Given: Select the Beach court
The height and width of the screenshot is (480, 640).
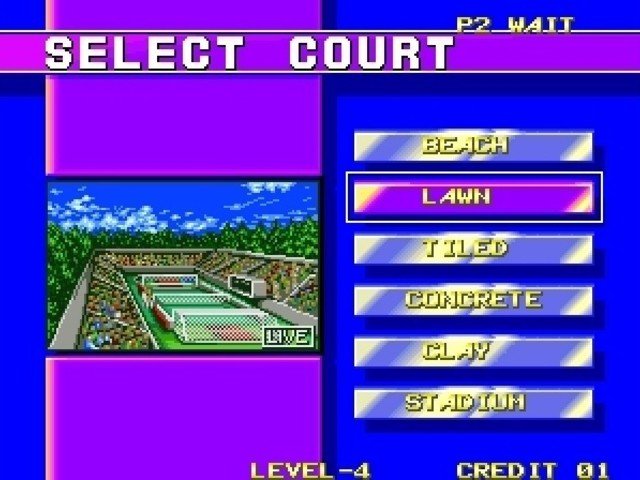Looking at the screenshot, I should (x=473, y=146).
